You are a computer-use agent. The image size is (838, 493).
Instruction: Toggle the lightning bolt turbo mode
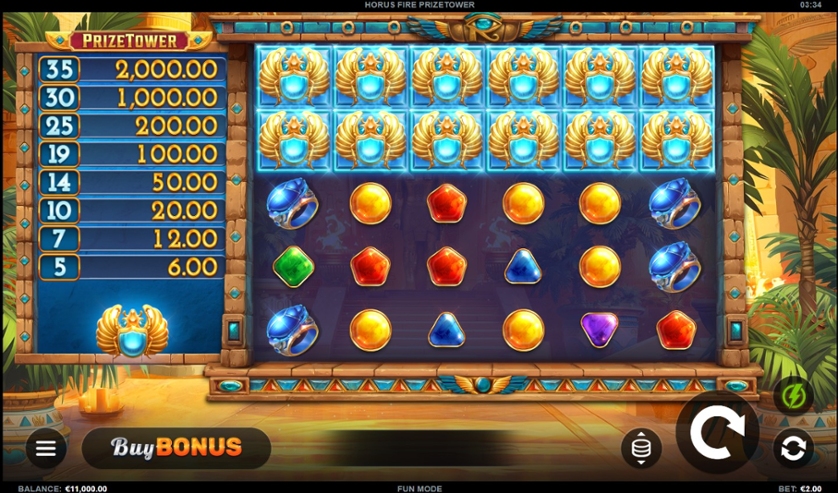[793, 396]
